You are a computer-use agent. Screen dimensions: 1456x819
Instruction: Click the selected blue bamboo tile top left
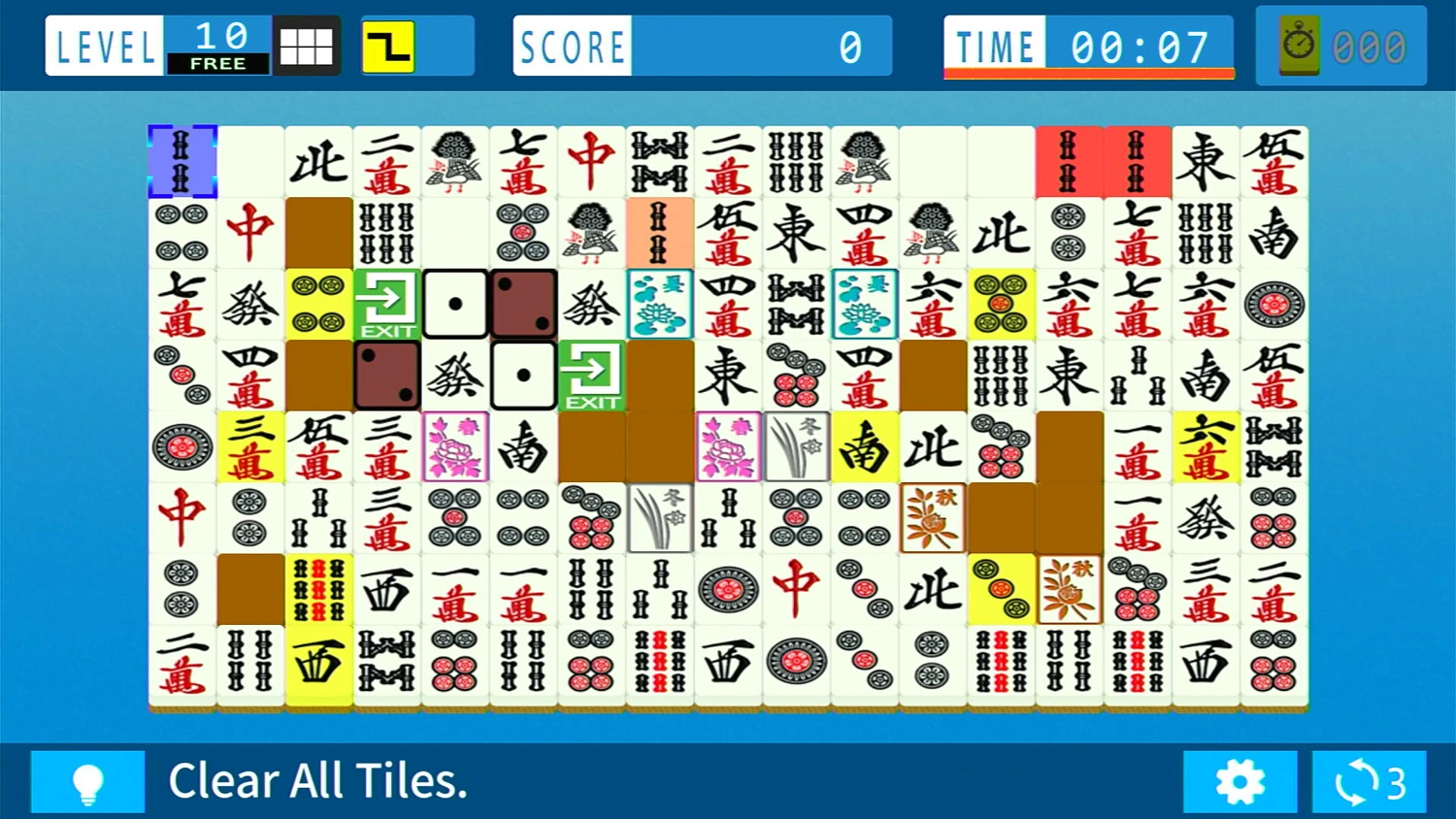[182, 162]
